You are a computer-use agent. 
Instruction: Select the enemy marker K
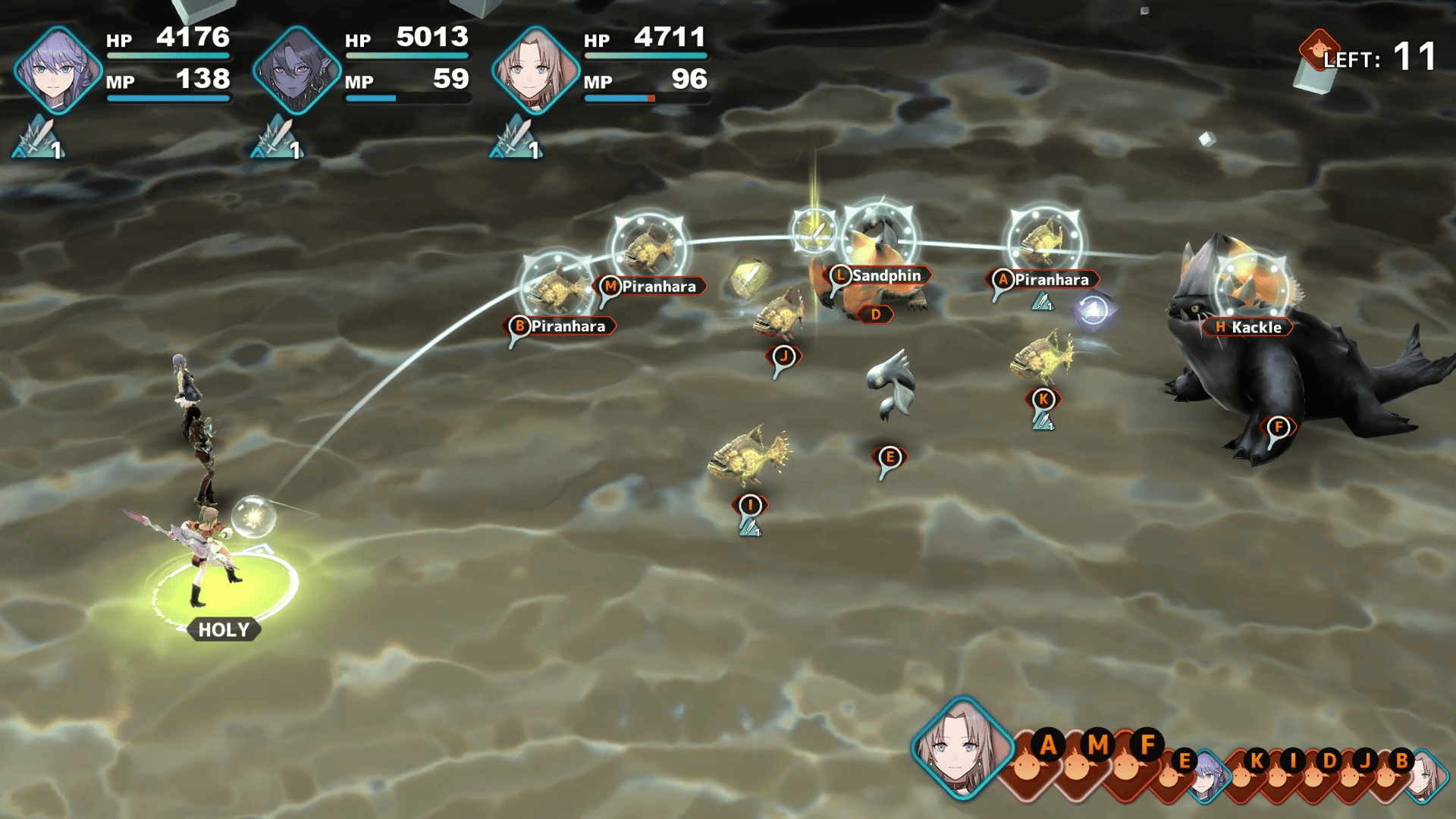coord(1043,399)
